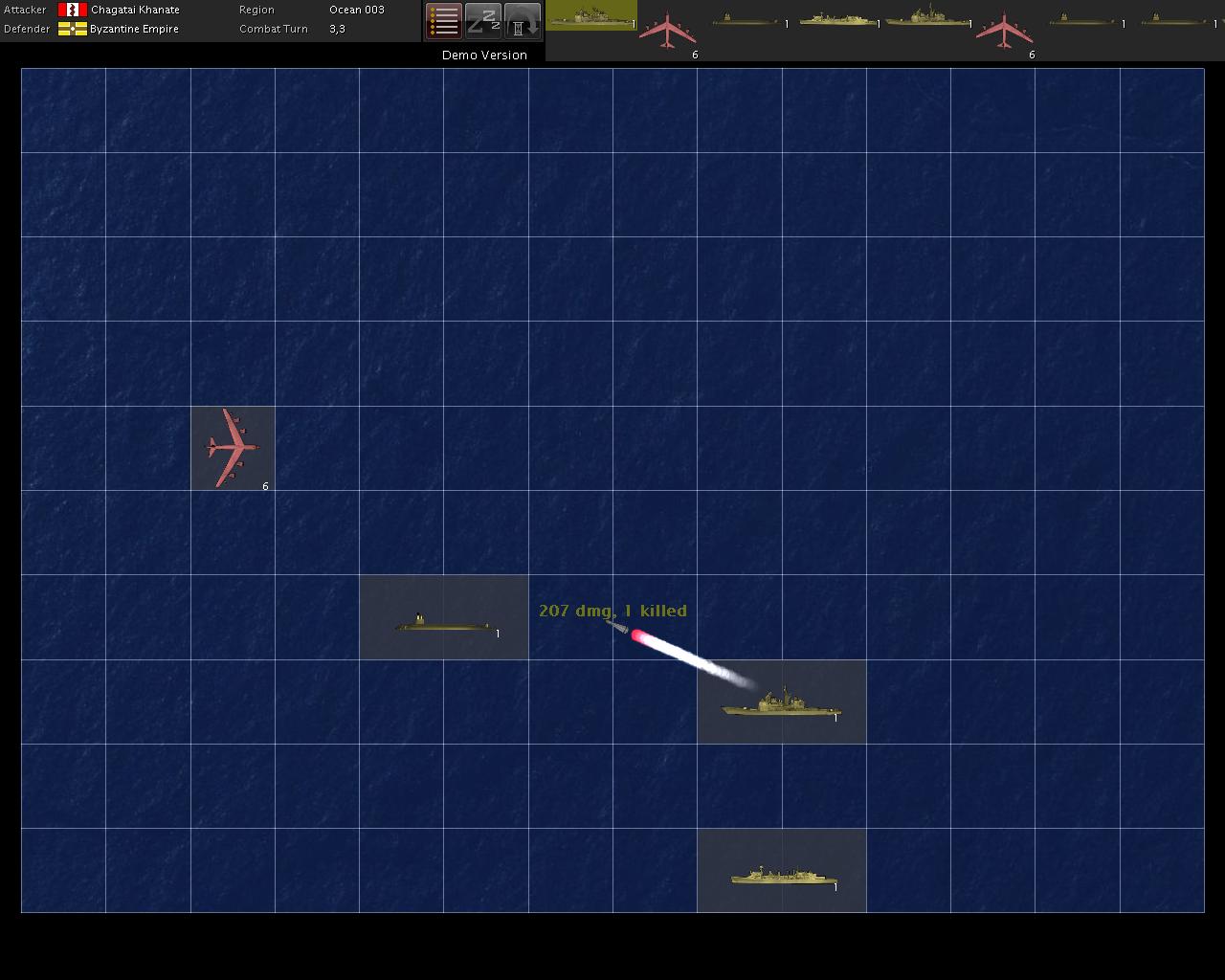Screen dimensions: 1225x980
Task: Select the hourglass skip-turn icon
Action: click(523, 21)
